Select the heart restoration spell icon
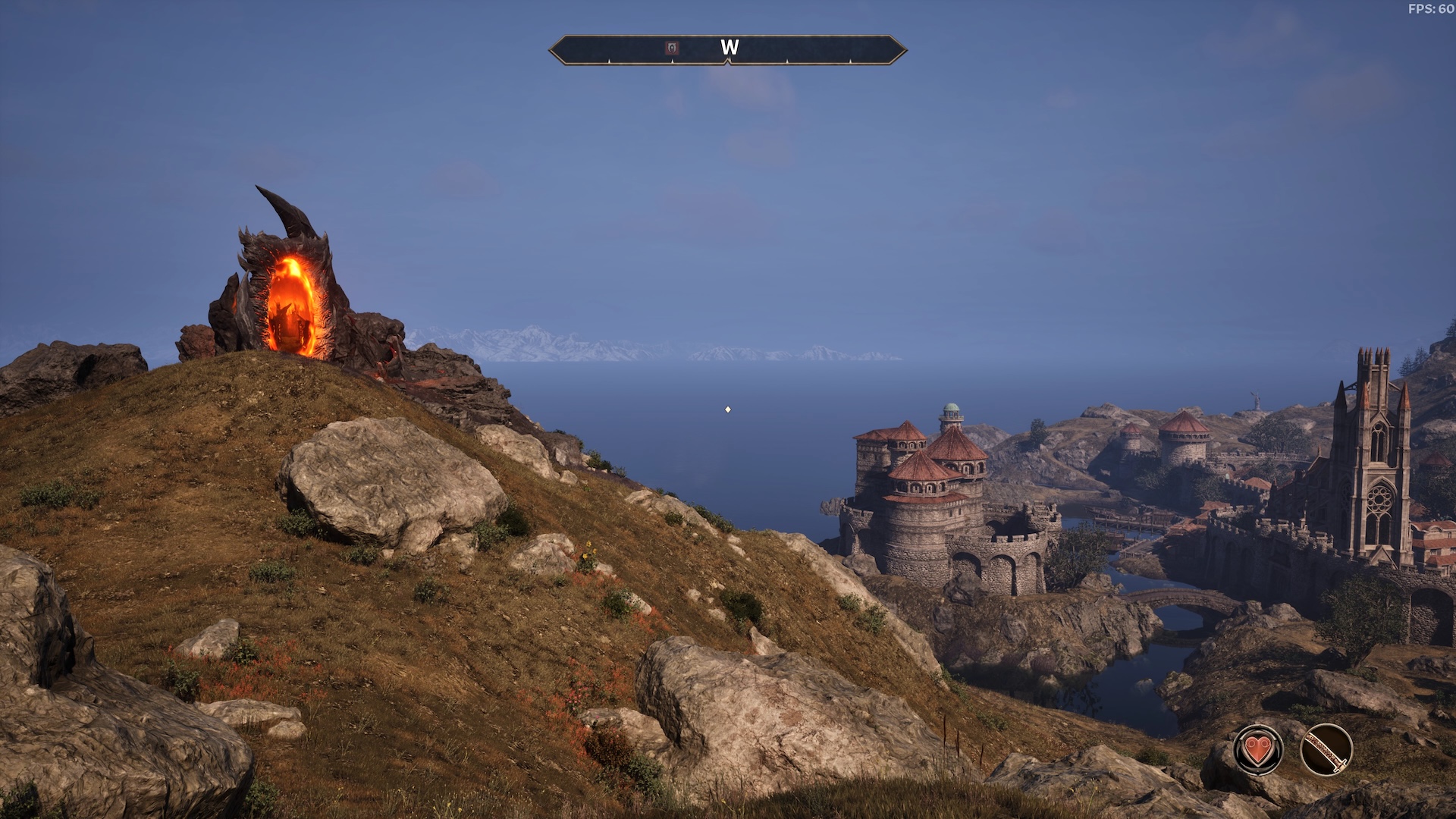The image size is (1456, 819). click(1258, 750)
